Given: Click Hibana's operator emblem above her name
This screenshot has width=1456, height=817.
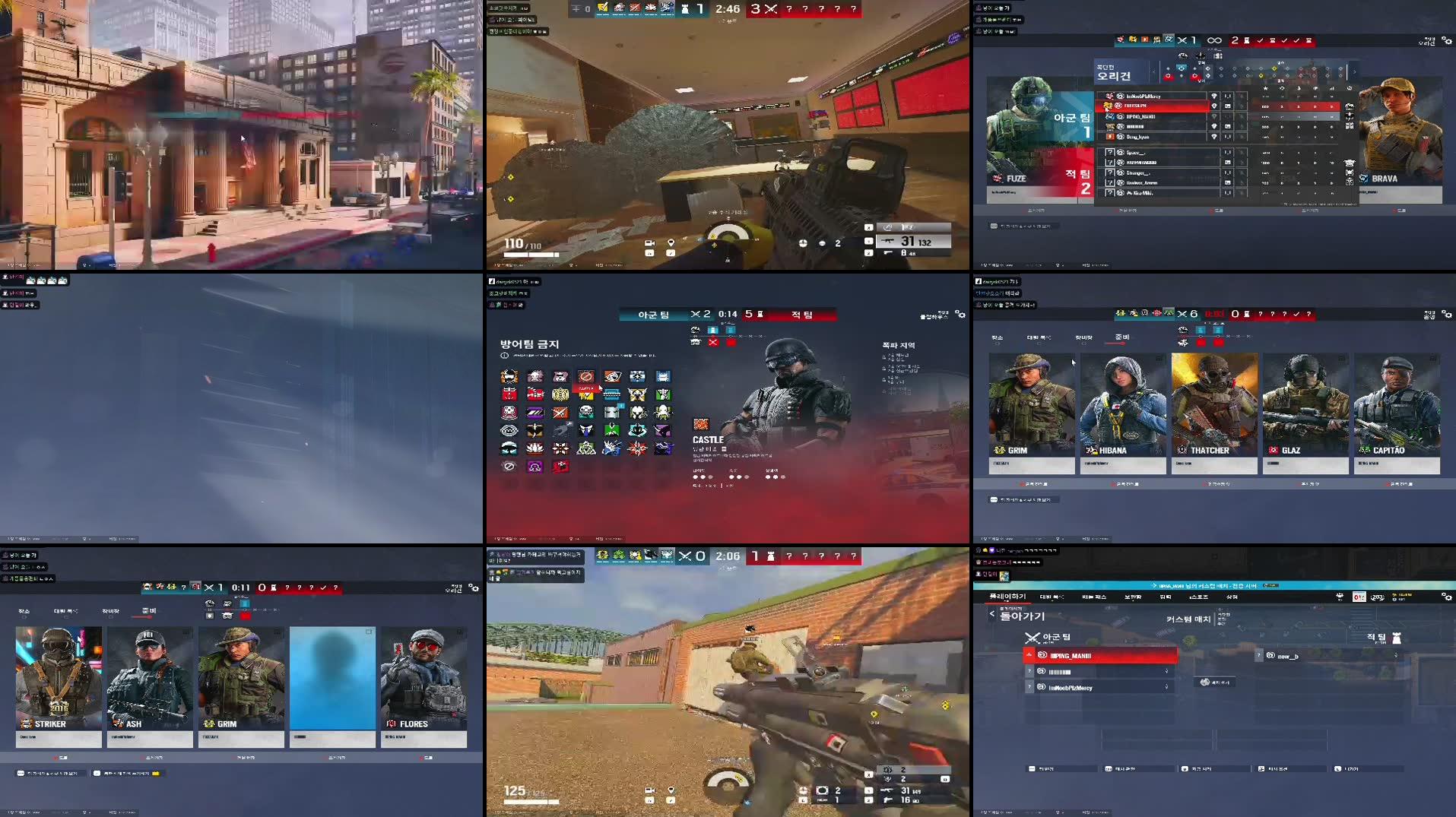Looking at the screenshot, I should 1093,451.
